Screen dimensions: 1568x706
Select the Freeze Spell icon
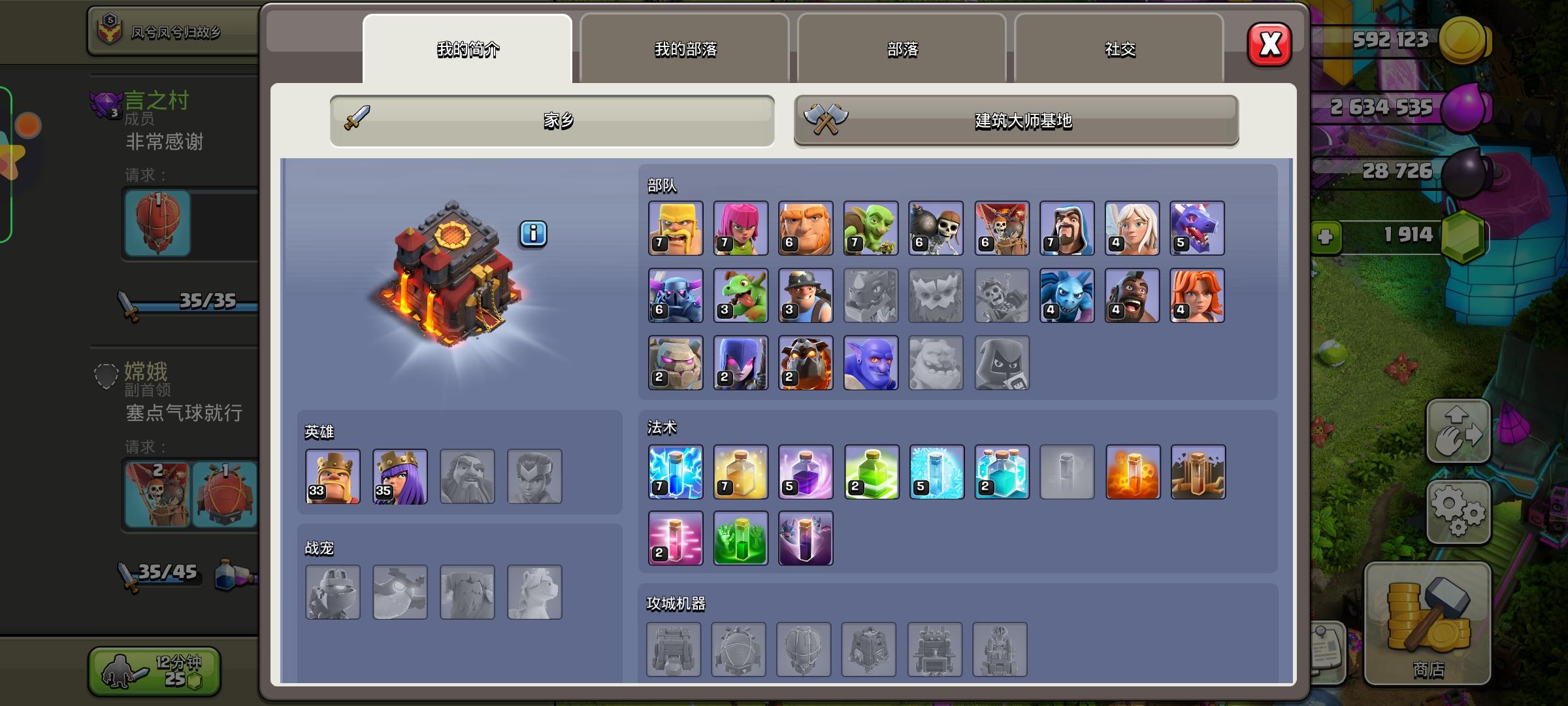(936, 472)
